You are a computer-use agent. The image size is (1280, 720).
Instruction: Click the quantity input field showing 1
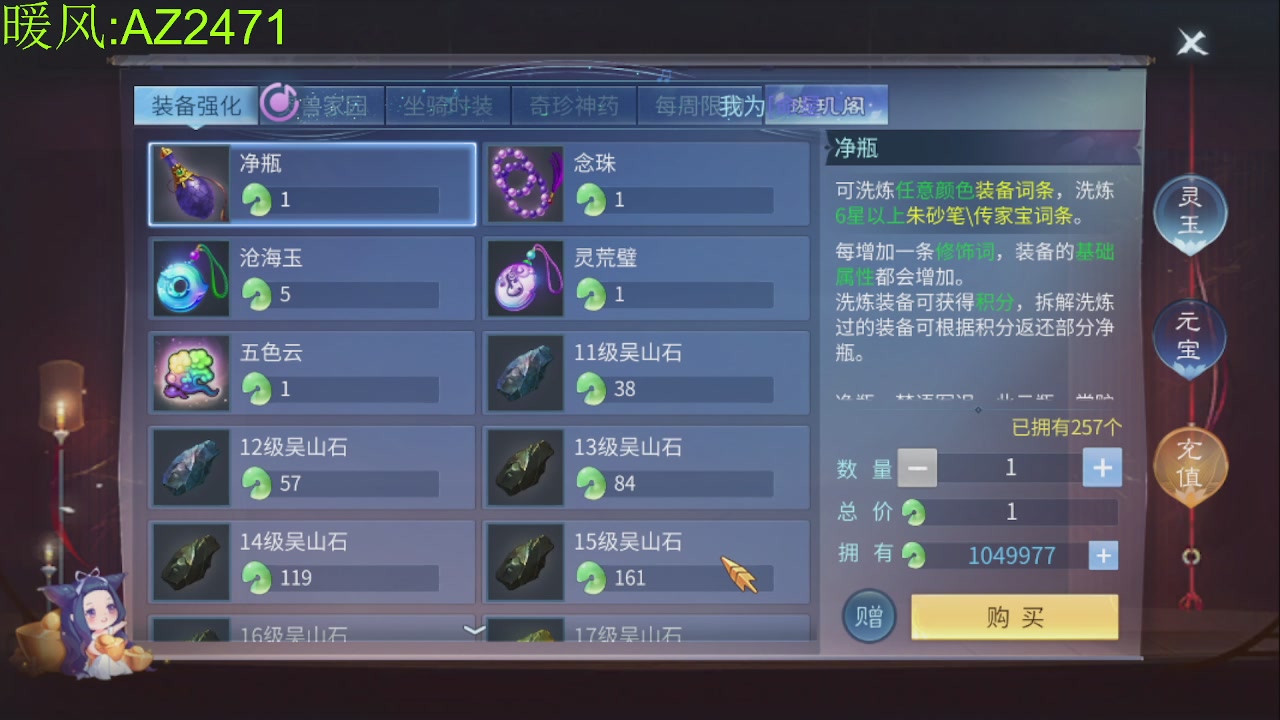1010,467
